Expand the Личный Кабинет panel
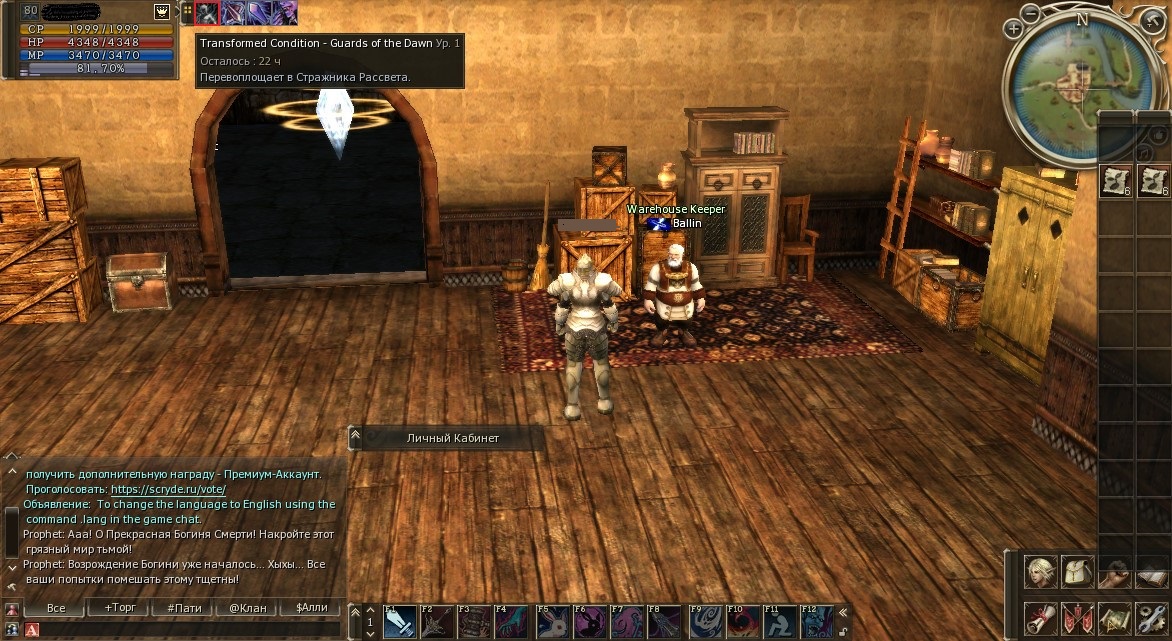The height and width of the screenshot is (641, 1172). [355, 438]
